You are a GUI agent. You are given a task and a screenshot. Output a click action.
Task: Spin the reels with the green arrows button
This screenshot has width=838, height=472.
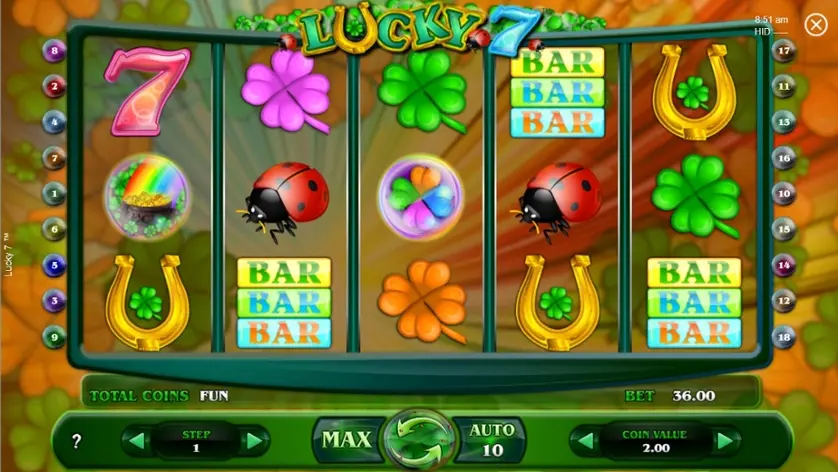pos(417,440)
